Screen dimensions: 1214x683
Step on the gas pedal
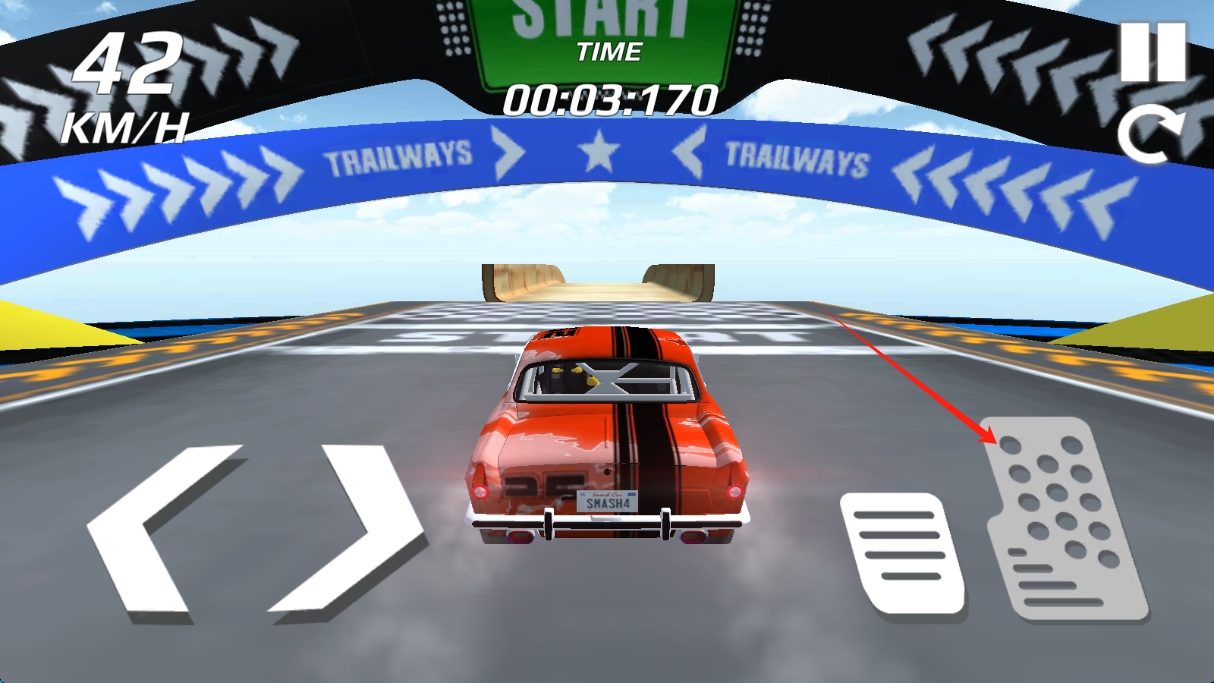(x=1064, y=517)
